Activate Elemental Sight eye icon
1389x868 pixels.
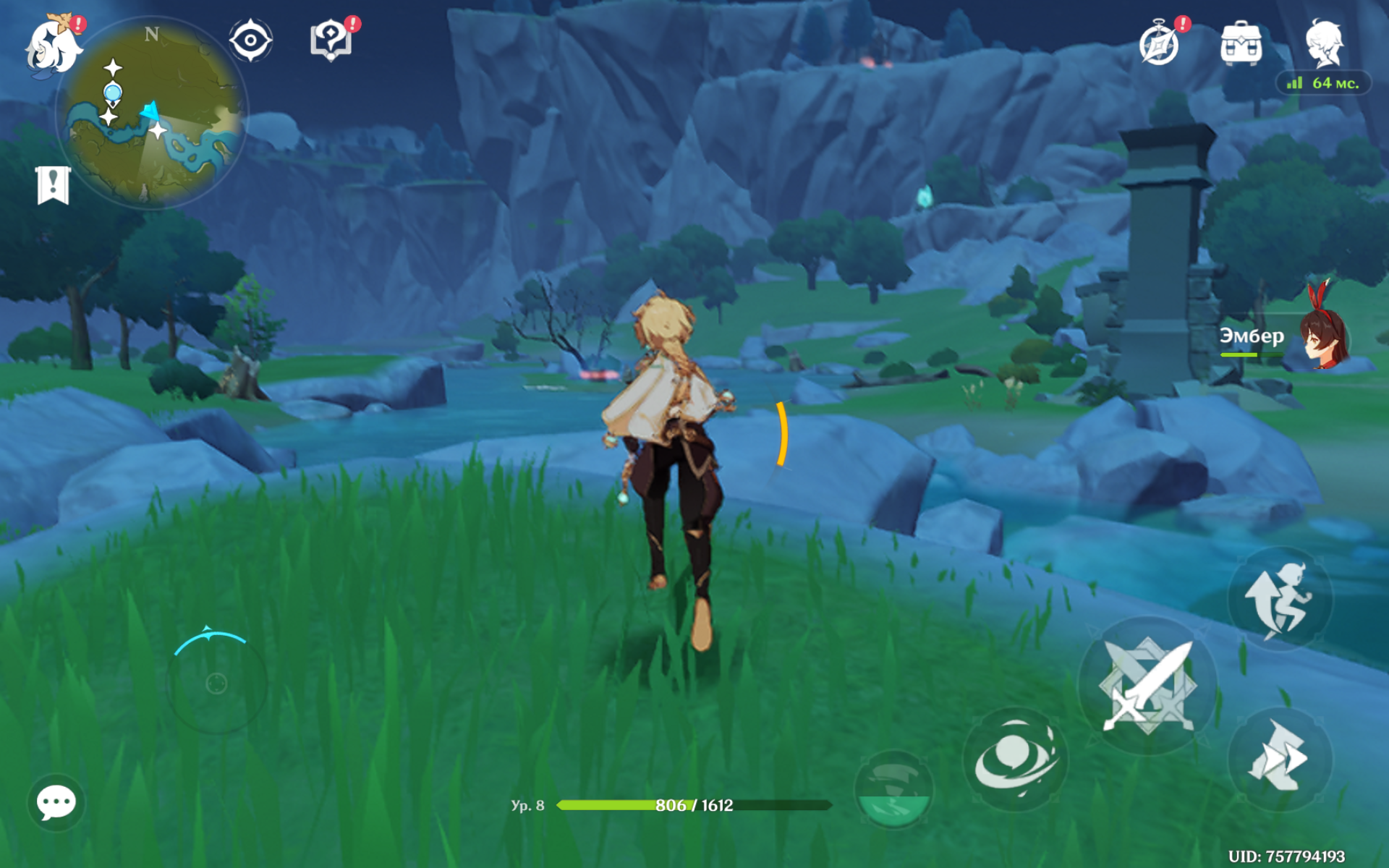(x=250, y=41)
